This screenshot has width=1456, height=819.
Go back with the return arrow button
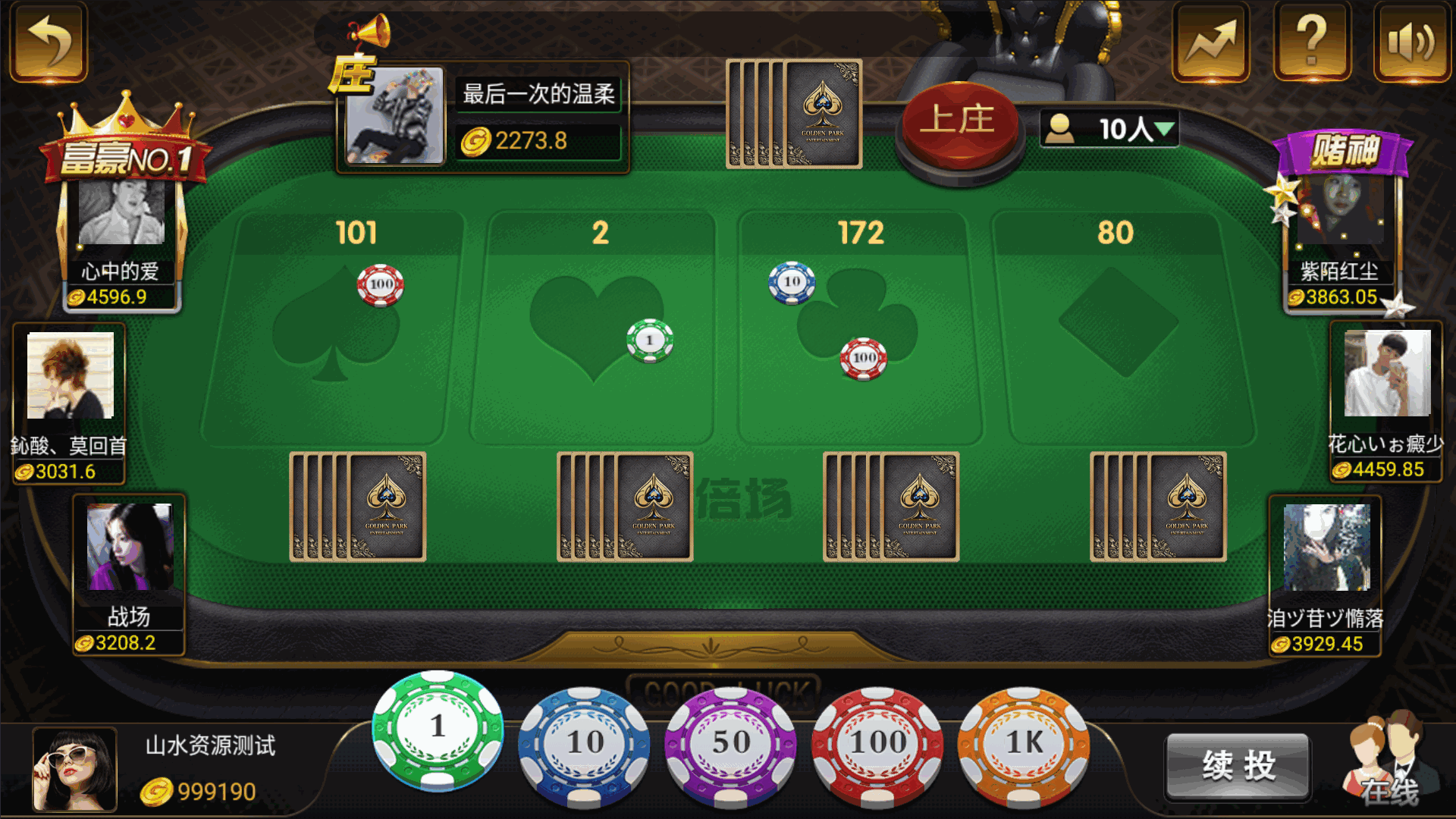coord(49,42)
